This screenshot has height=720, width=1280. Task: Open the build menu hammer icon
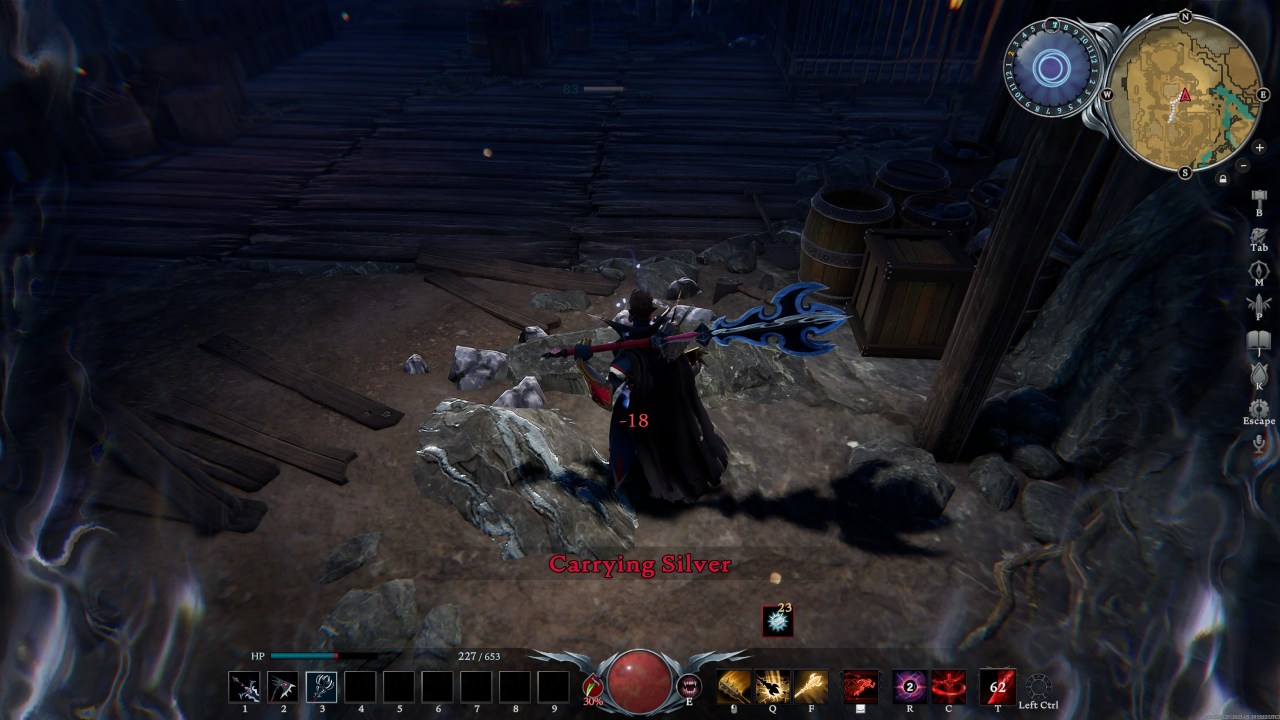[x=1257, y=198]
